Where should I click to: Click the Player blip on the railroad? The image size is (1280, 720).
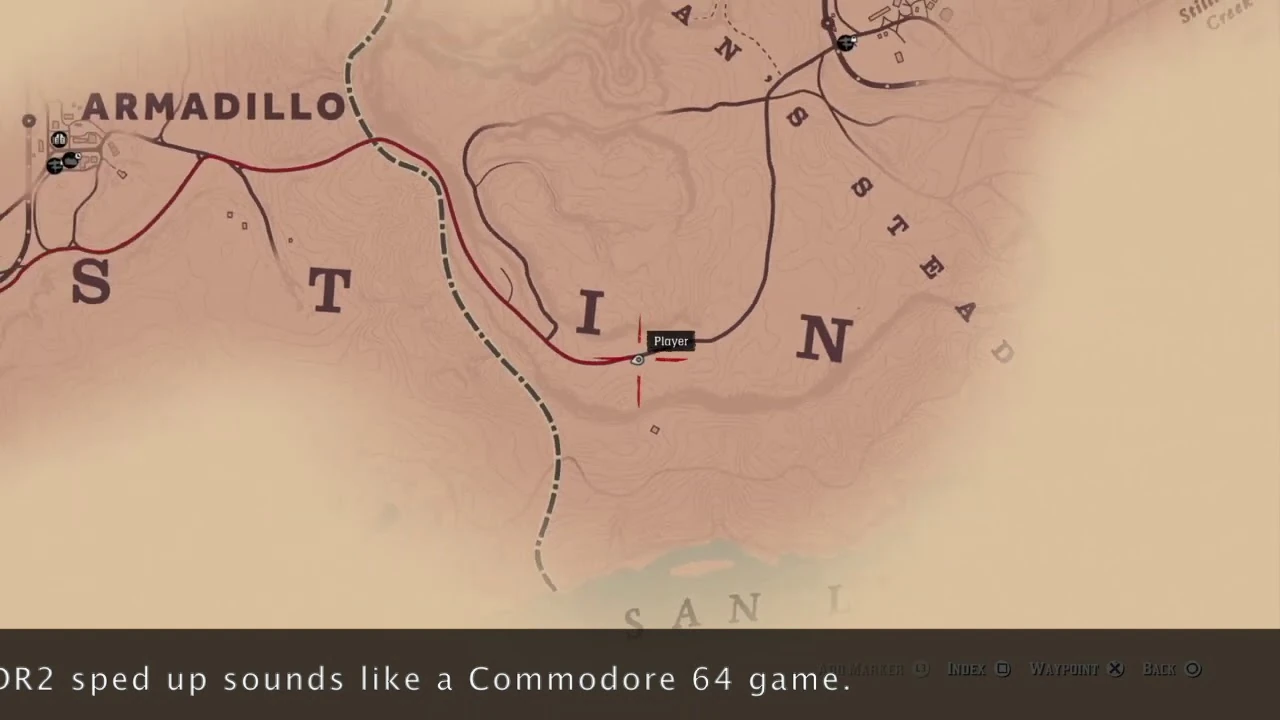click(x=638, y=359)
